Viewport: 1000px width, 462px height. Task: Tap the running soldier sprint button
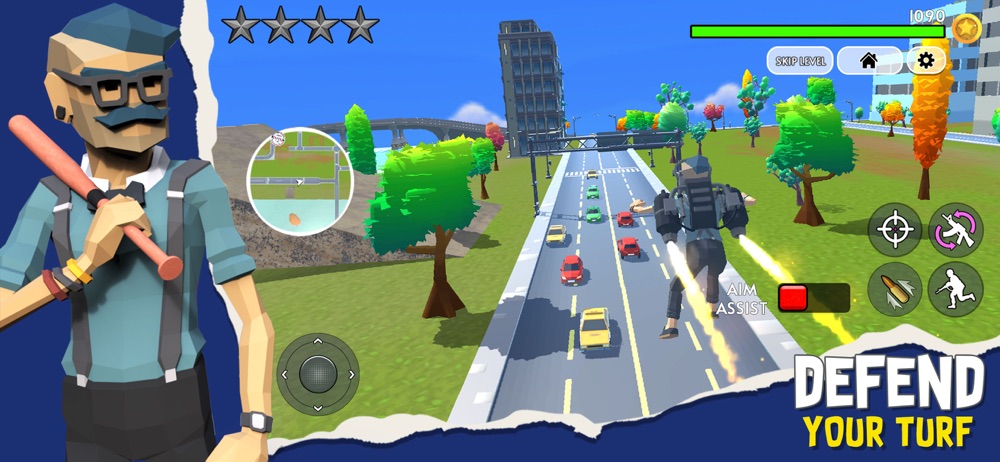click(x=955, y=290)
